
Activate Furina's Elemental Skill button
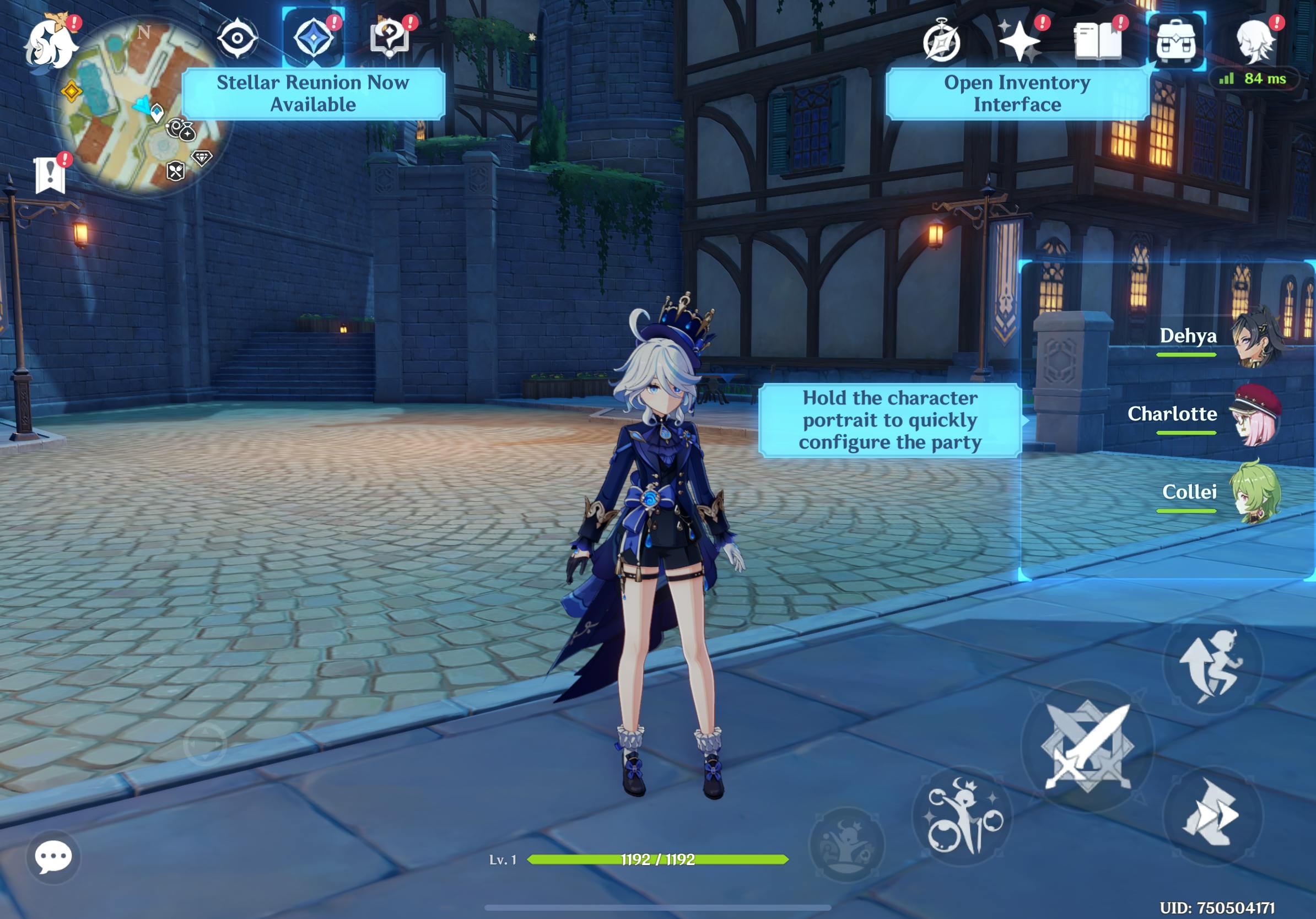click(x=963, y=816)
